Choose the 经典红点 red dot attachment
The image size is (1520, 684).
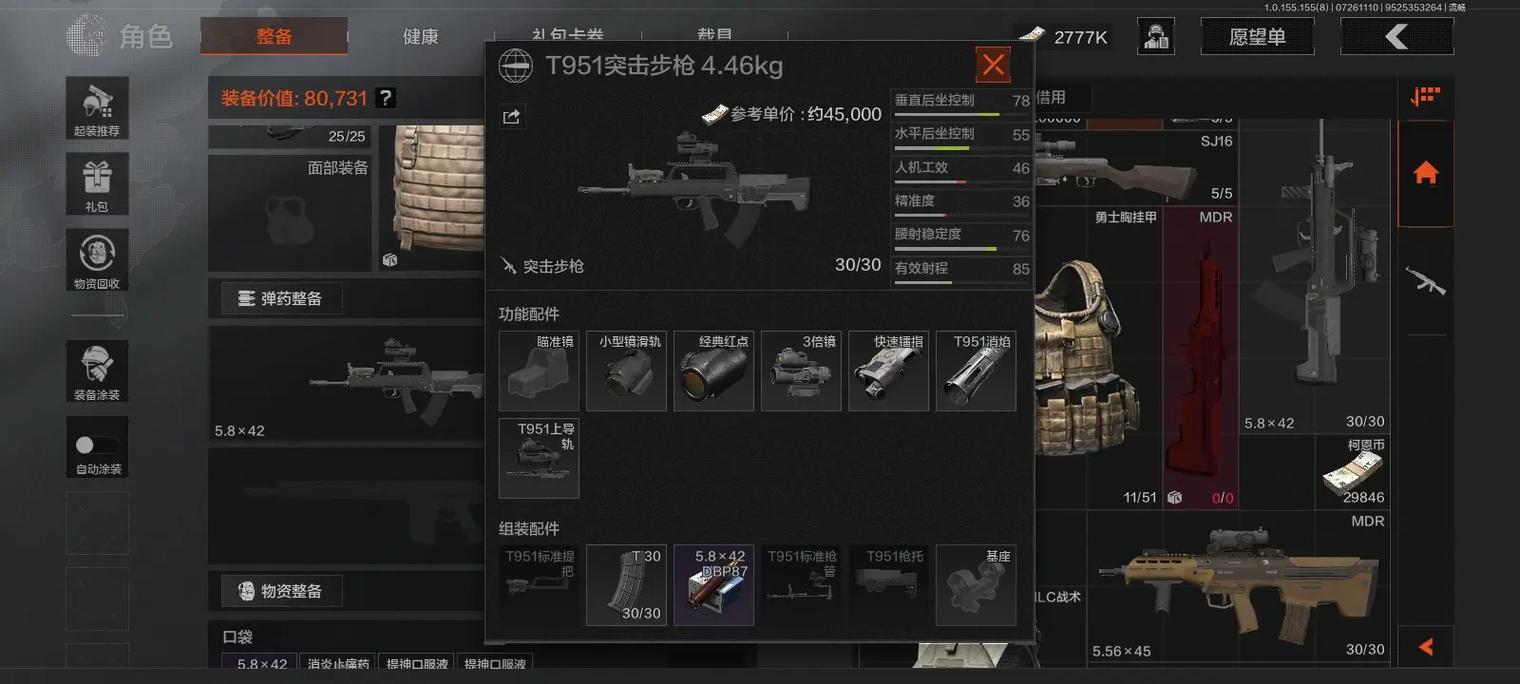[x=713, y=371]
